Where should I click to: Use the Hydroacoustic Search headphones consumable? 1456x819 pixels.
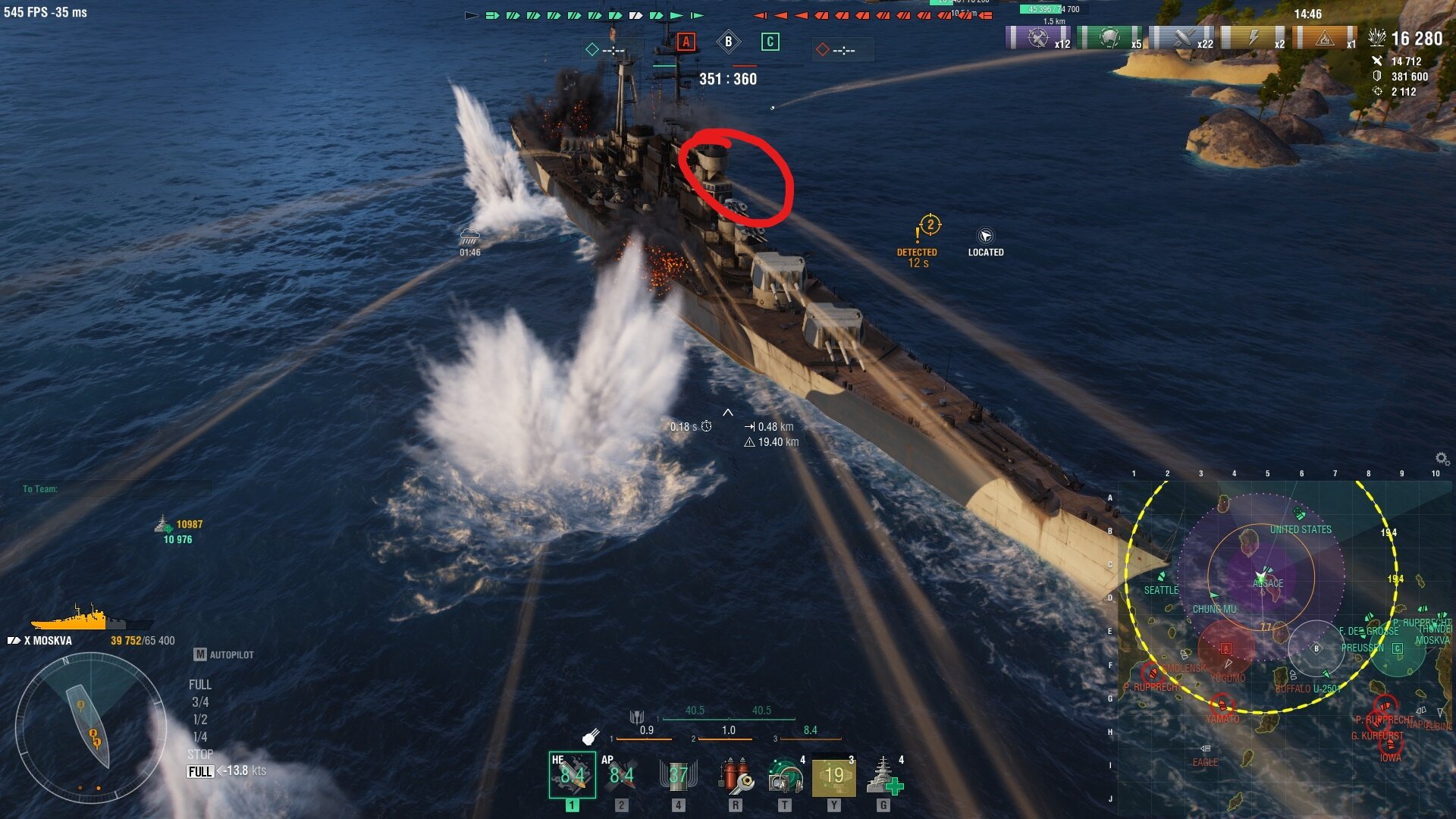[x=785, y=775]
